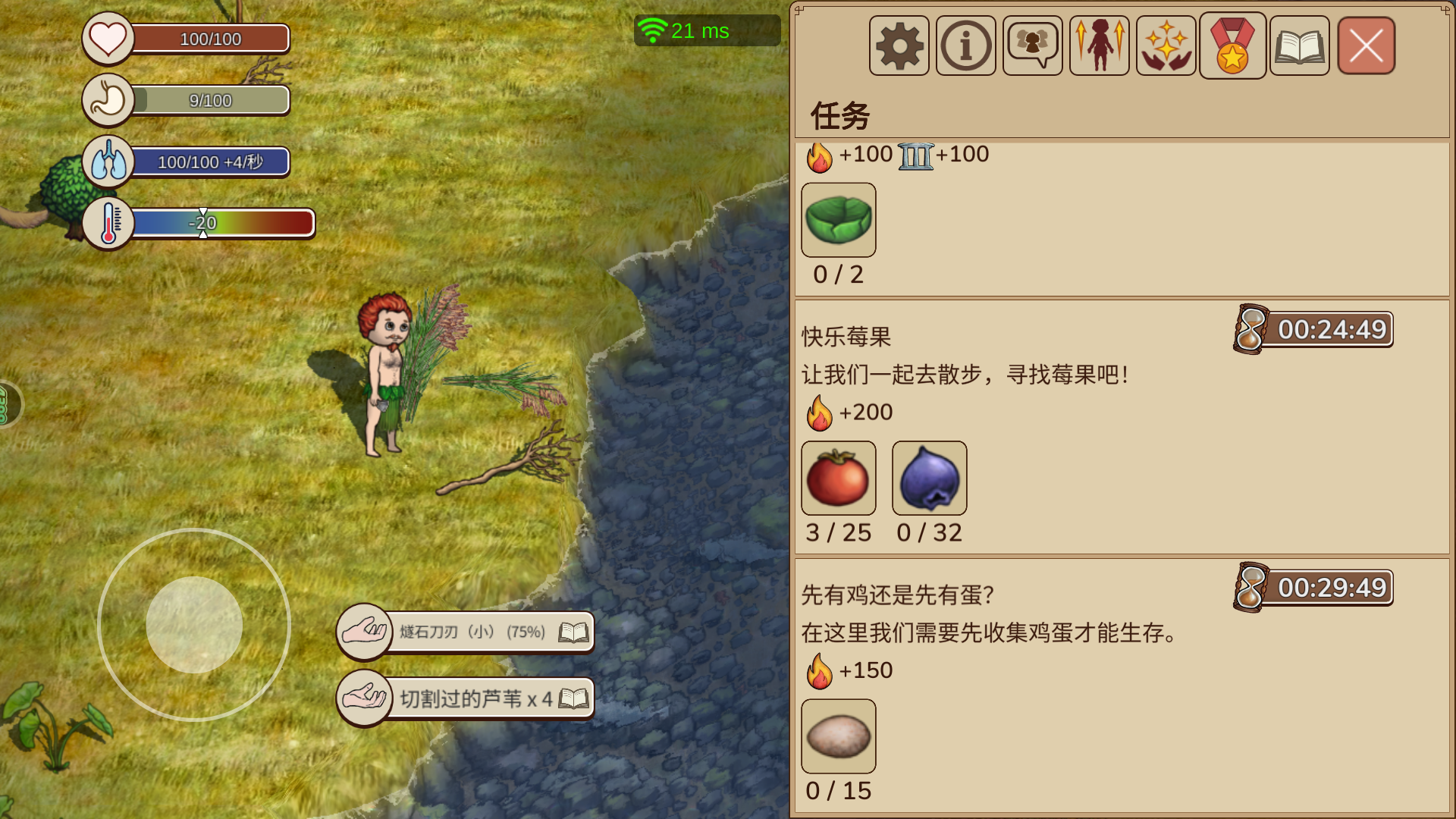Open recipe book for flint blade
Screen dimensions: 1456x819
click(573, 632)
